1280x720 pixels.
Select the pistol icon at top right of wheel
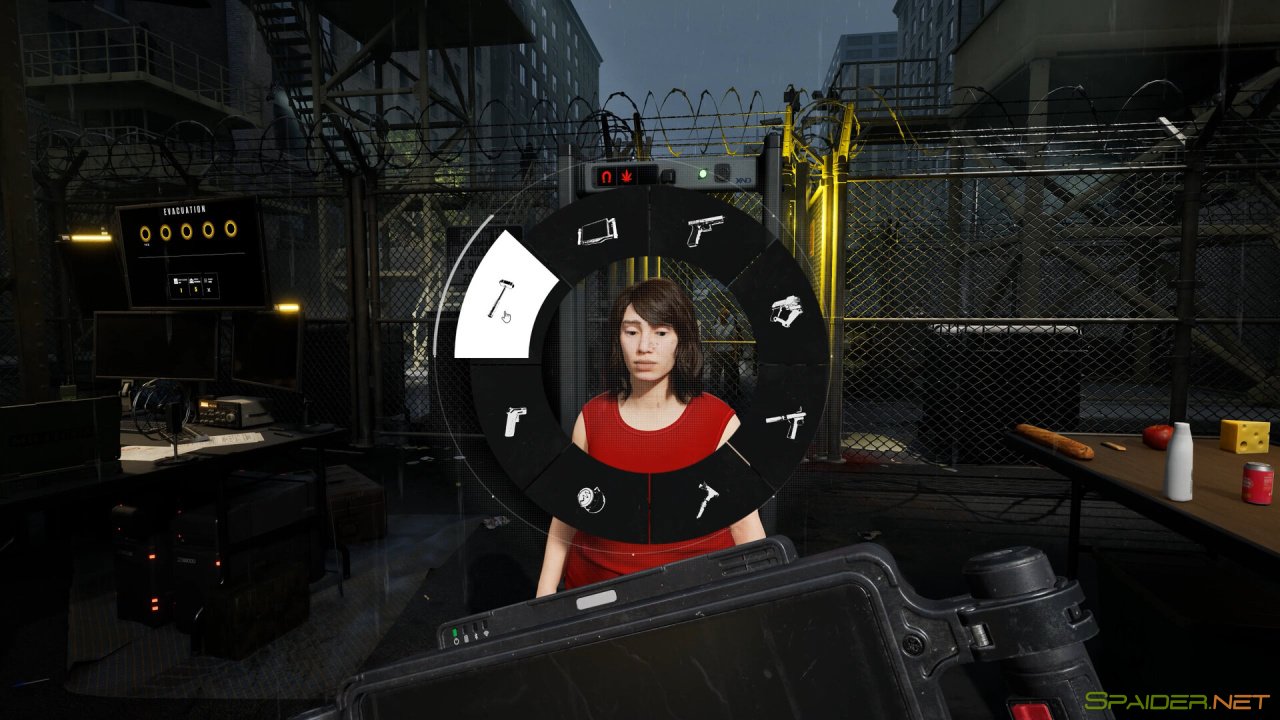(x=705, y=229)
